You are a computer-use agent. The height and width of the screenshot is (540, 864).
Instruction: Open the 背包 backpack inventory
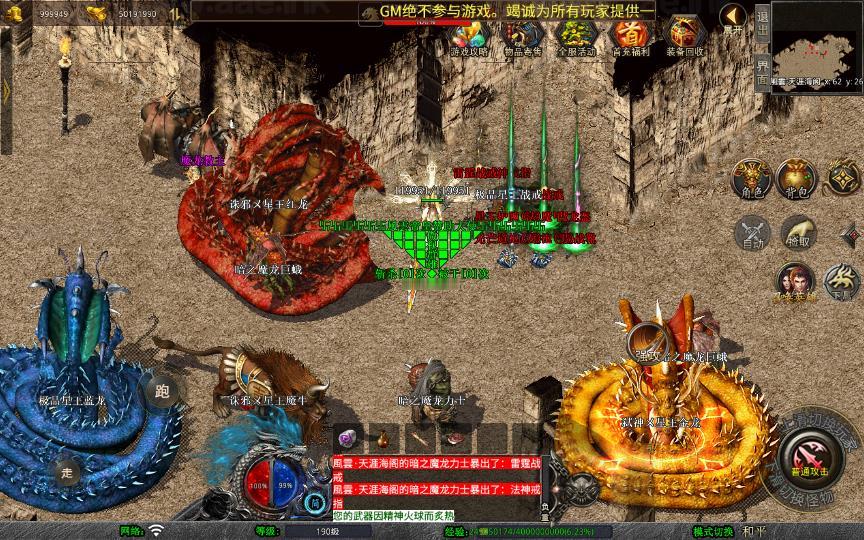tap(798, 177)
